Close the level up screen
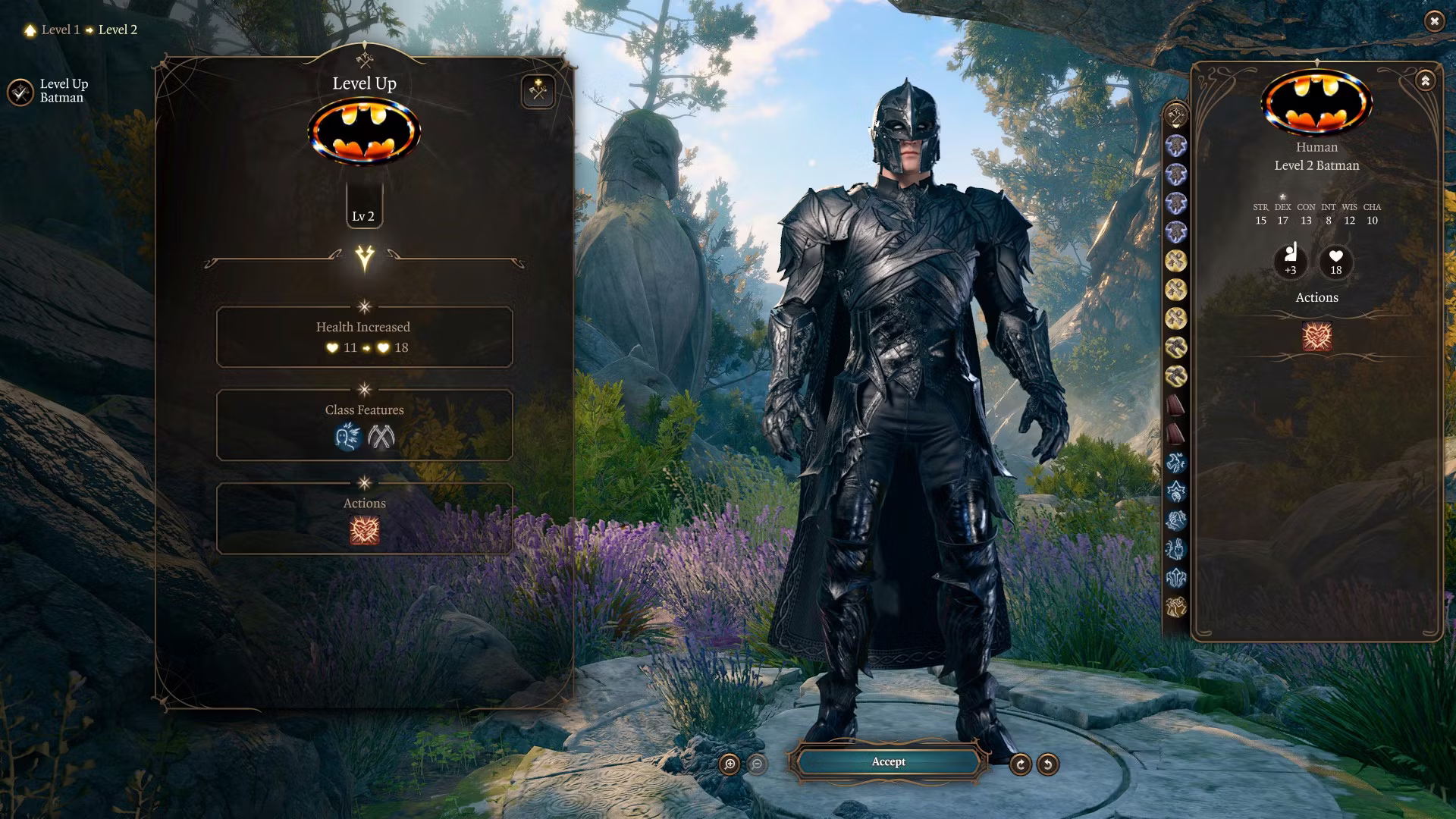The height and width of the screenshot is (819, 1456). (x=1434, y=21)
